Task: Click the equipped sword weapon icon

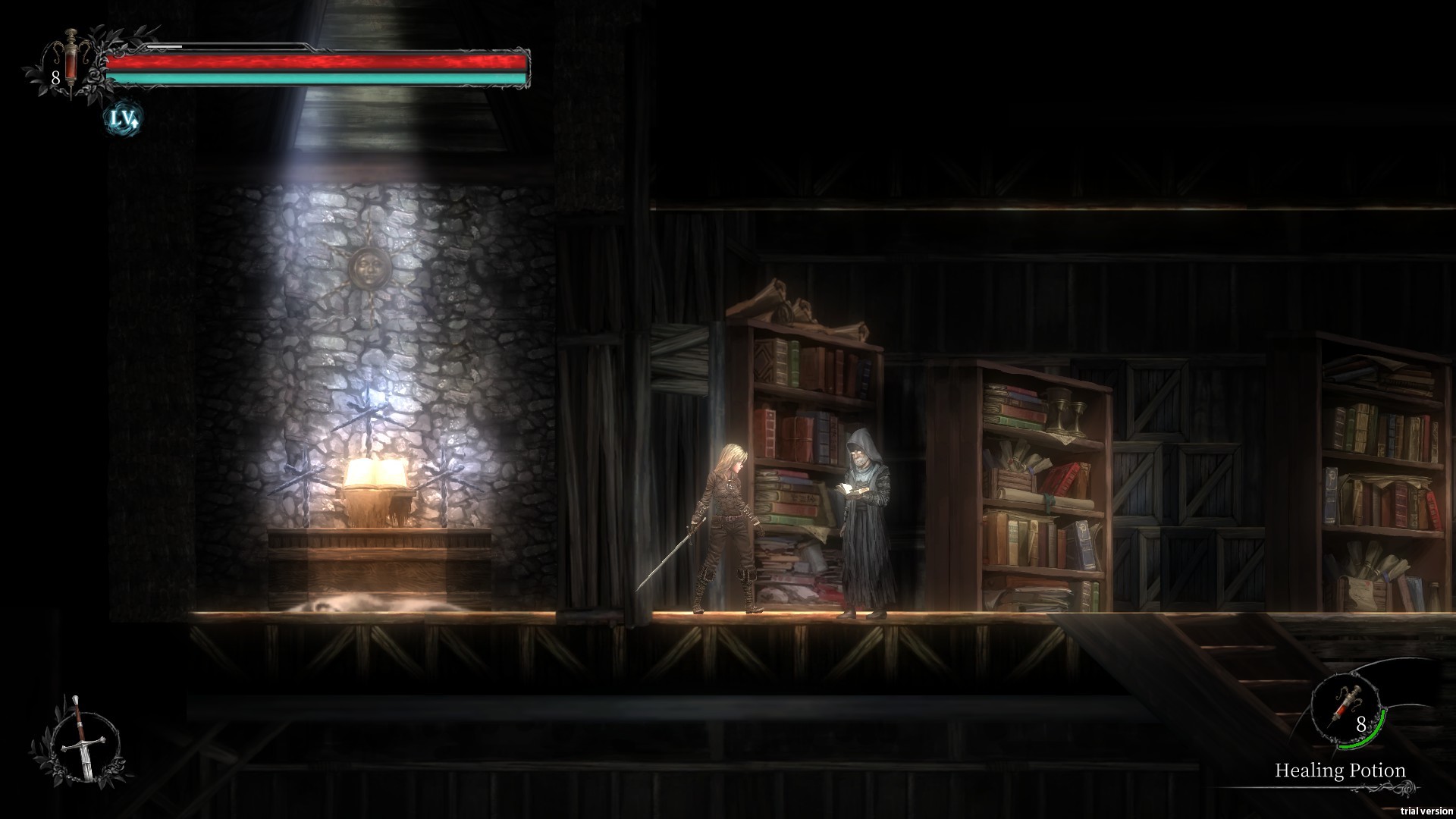Action: point(80,739)
